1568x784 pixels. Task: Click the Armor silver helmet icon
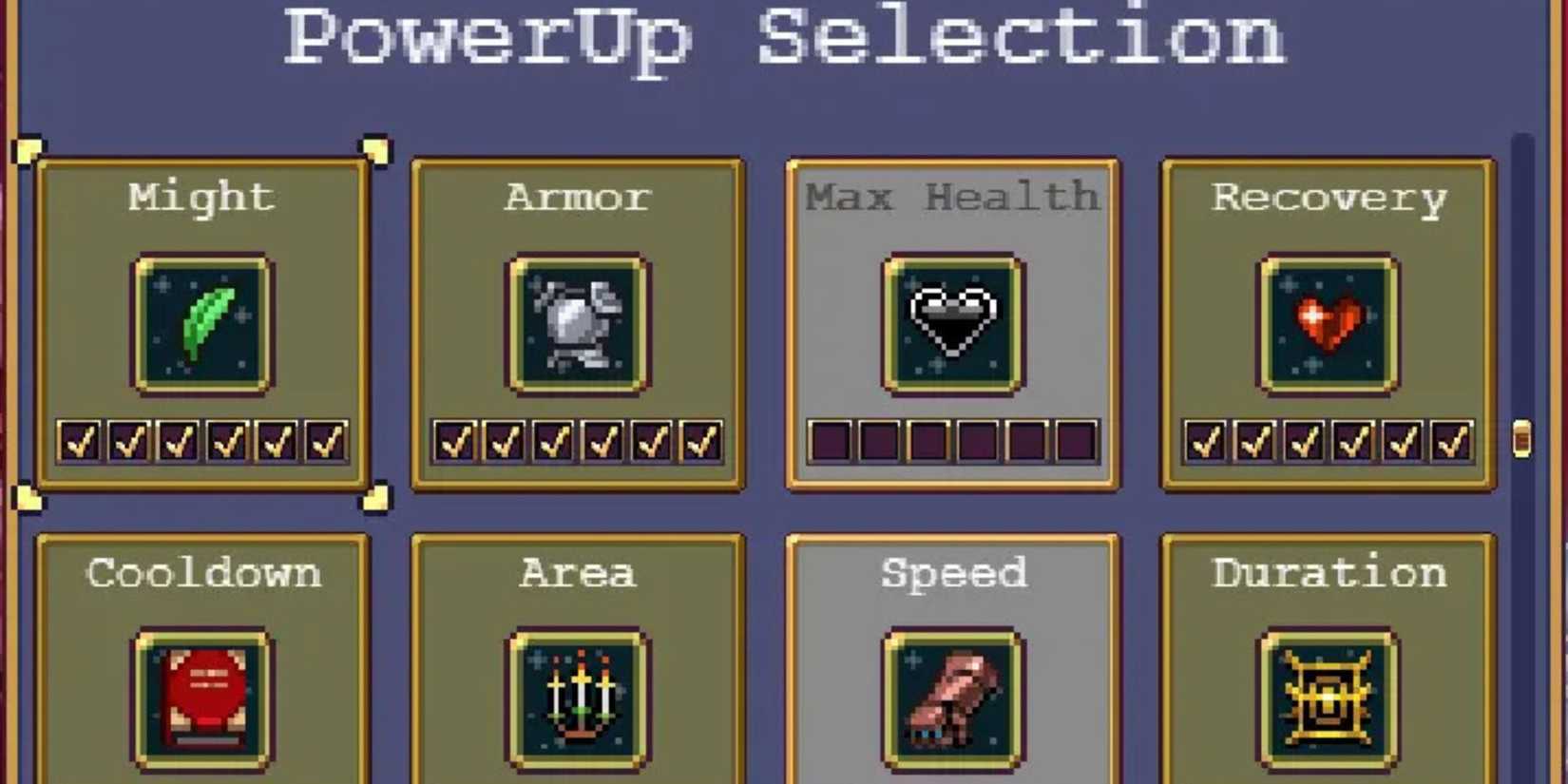(578, 323)
